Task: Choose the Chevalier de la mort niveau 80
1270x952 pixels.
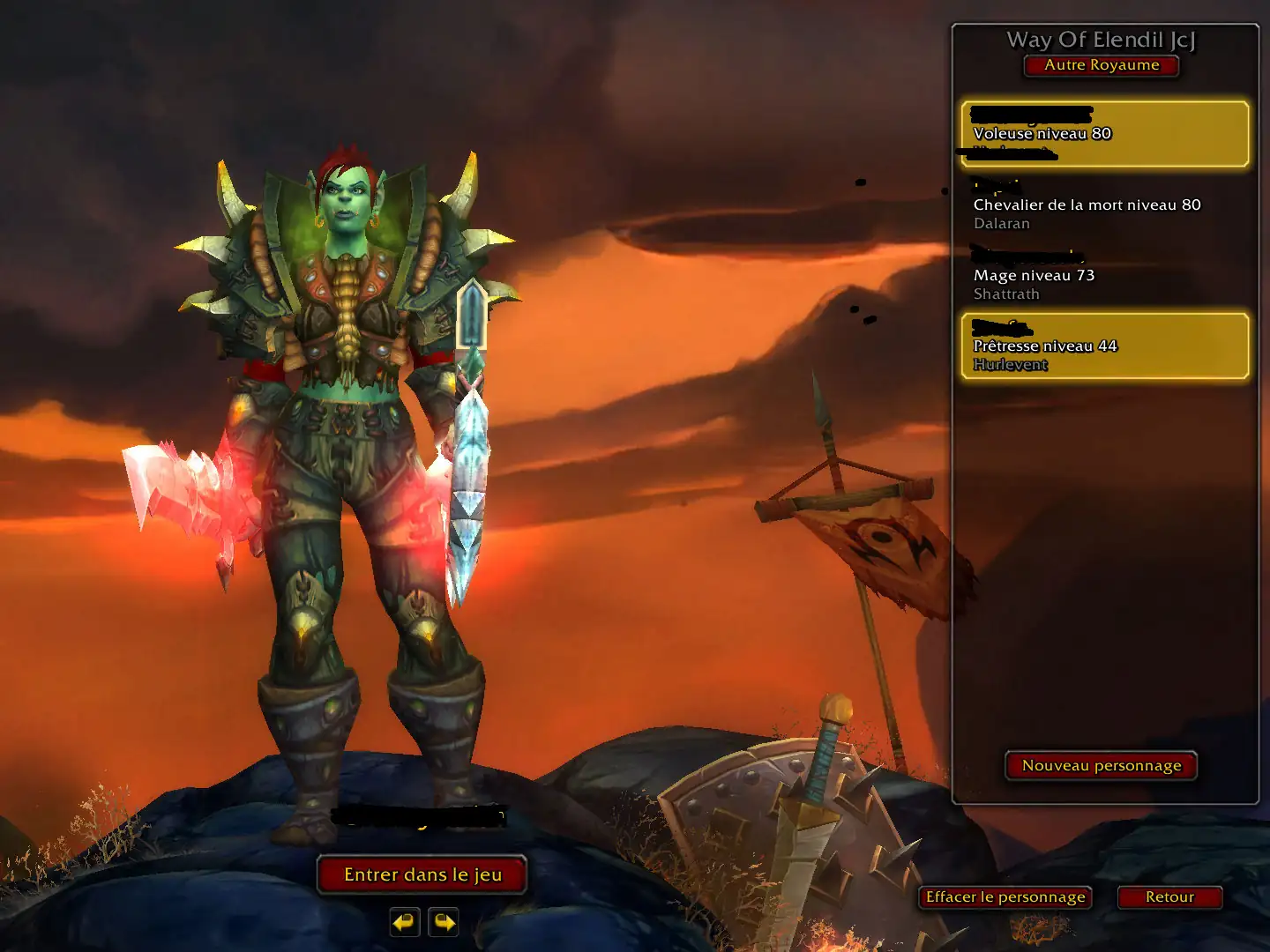Action: point(1104,205)
